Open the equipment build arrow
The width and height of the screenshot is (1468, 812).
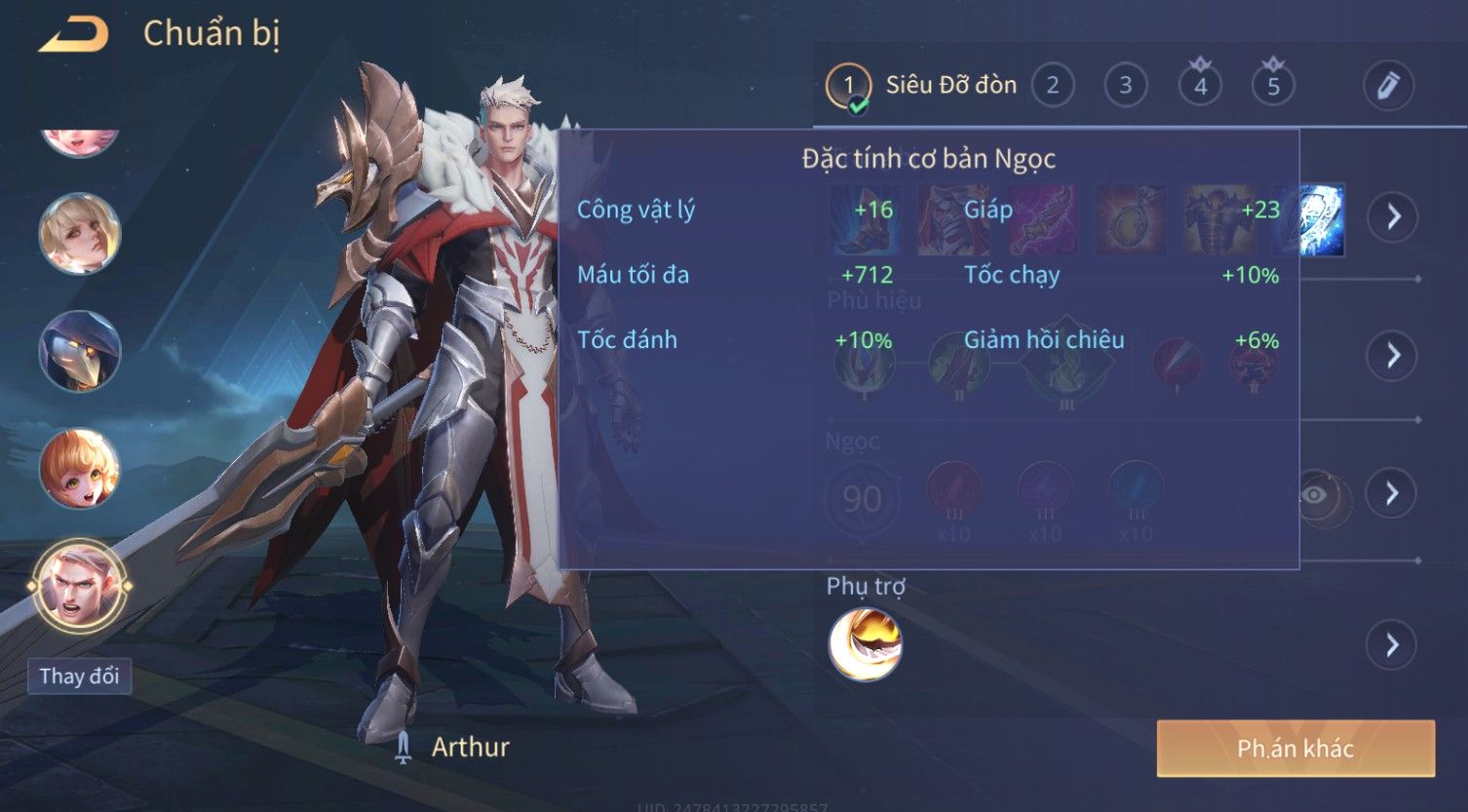click(1392, 215)
